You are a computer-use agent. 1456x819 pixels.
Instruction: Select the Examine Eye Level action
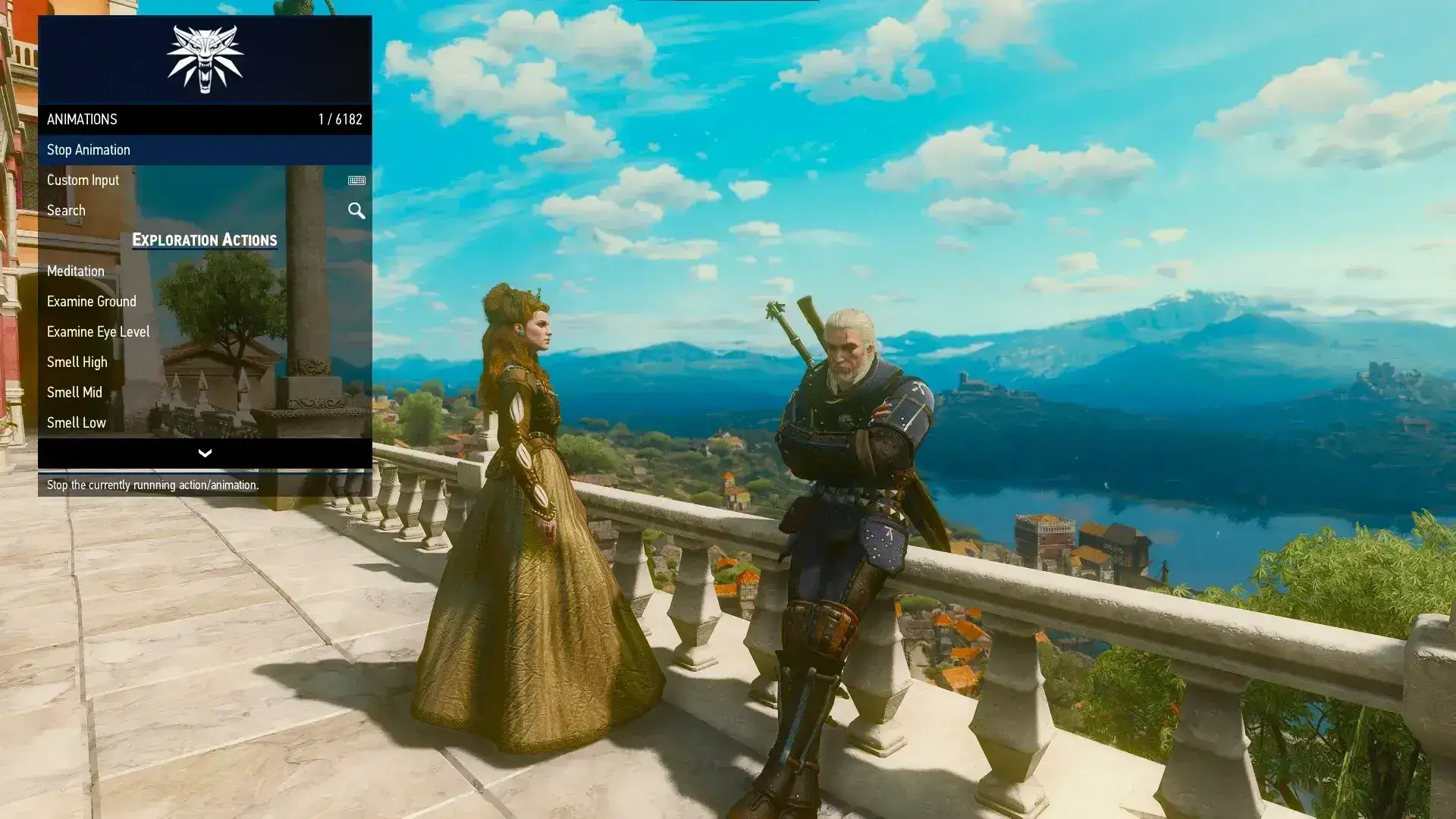coord(99,332)
